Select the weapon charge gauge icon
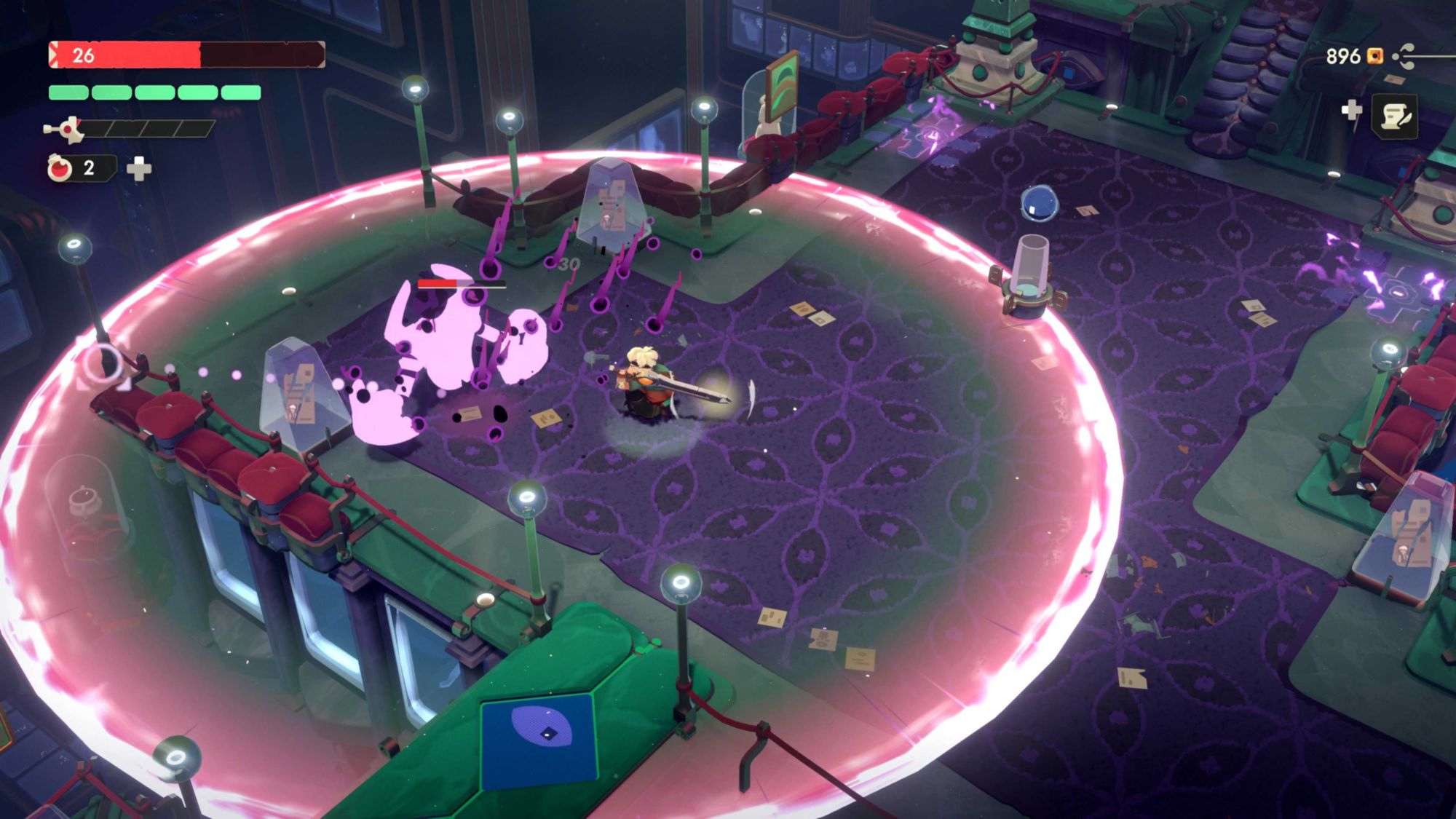The image size is (1456, 819). [x=65, y=130]
